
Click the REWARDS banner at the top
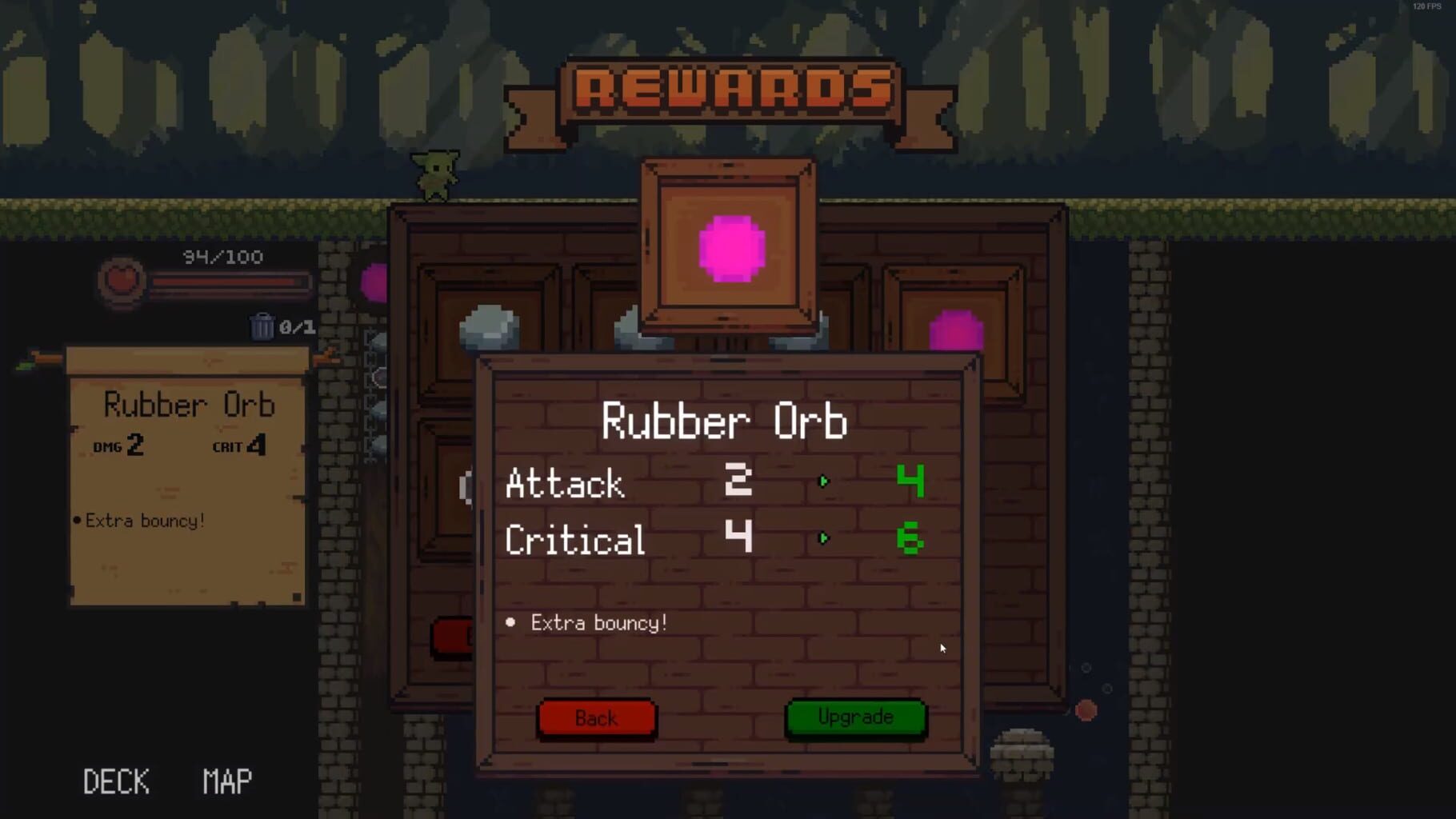[x=728, y=88]
